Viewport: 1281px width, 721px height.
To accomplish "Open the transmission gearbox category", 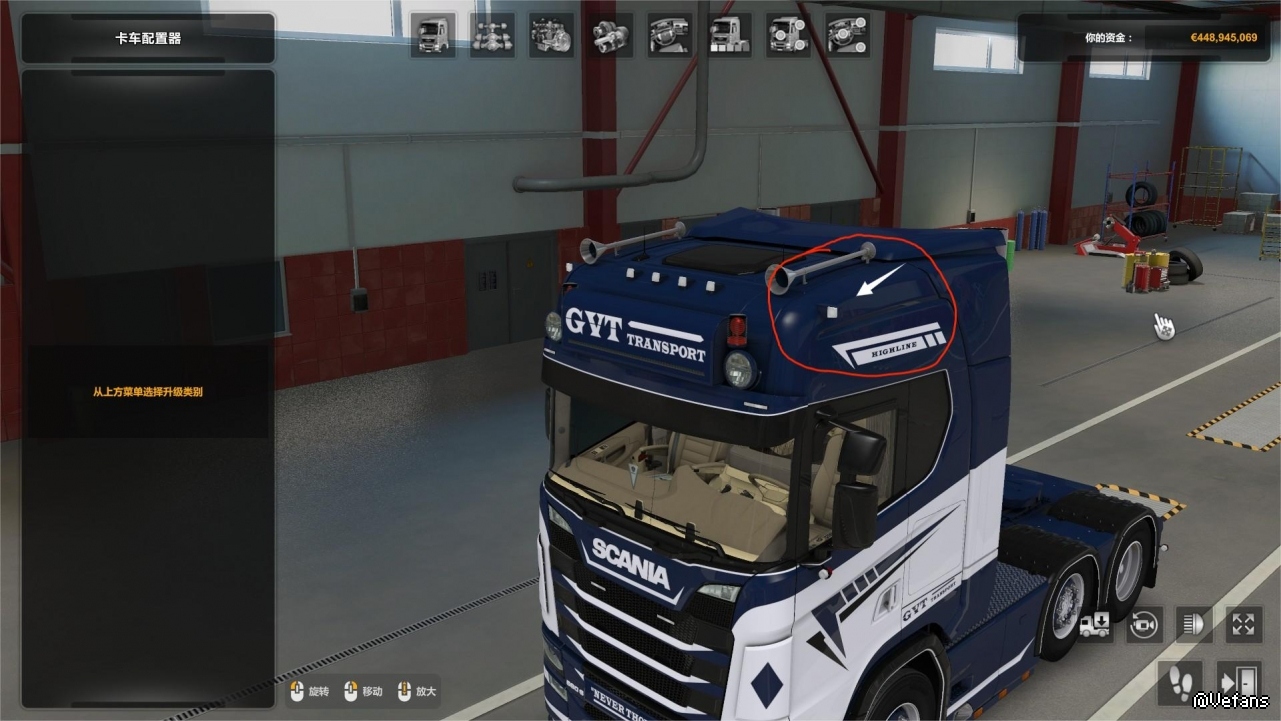I will pos(610,36).
